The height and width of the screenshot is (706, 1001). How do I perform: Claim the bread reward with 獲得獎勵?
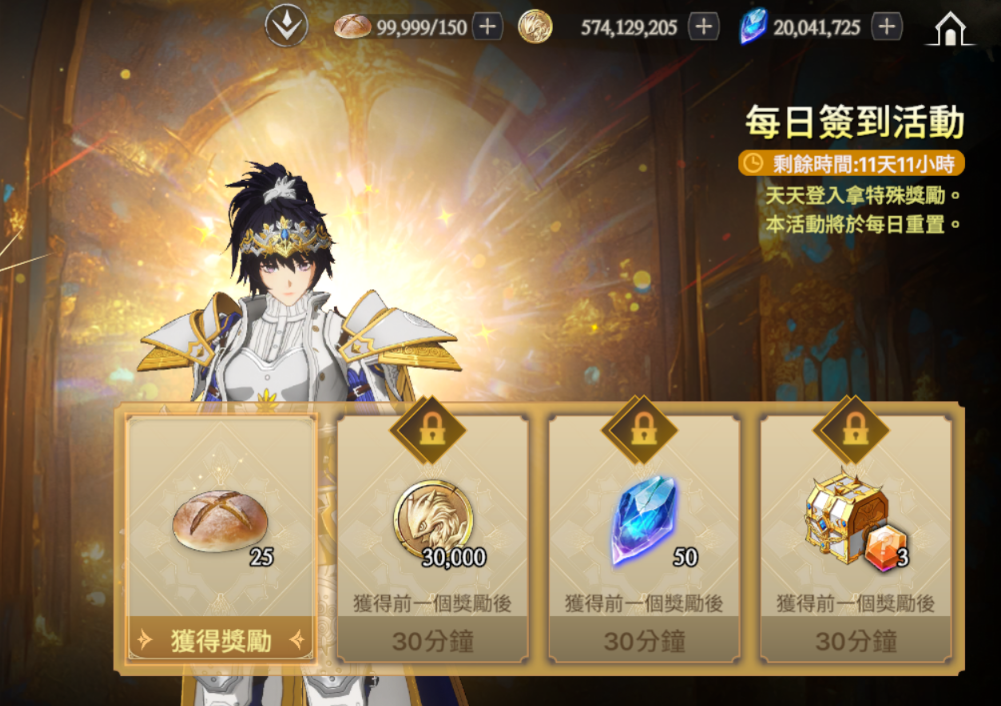click(x=221, y=641)
